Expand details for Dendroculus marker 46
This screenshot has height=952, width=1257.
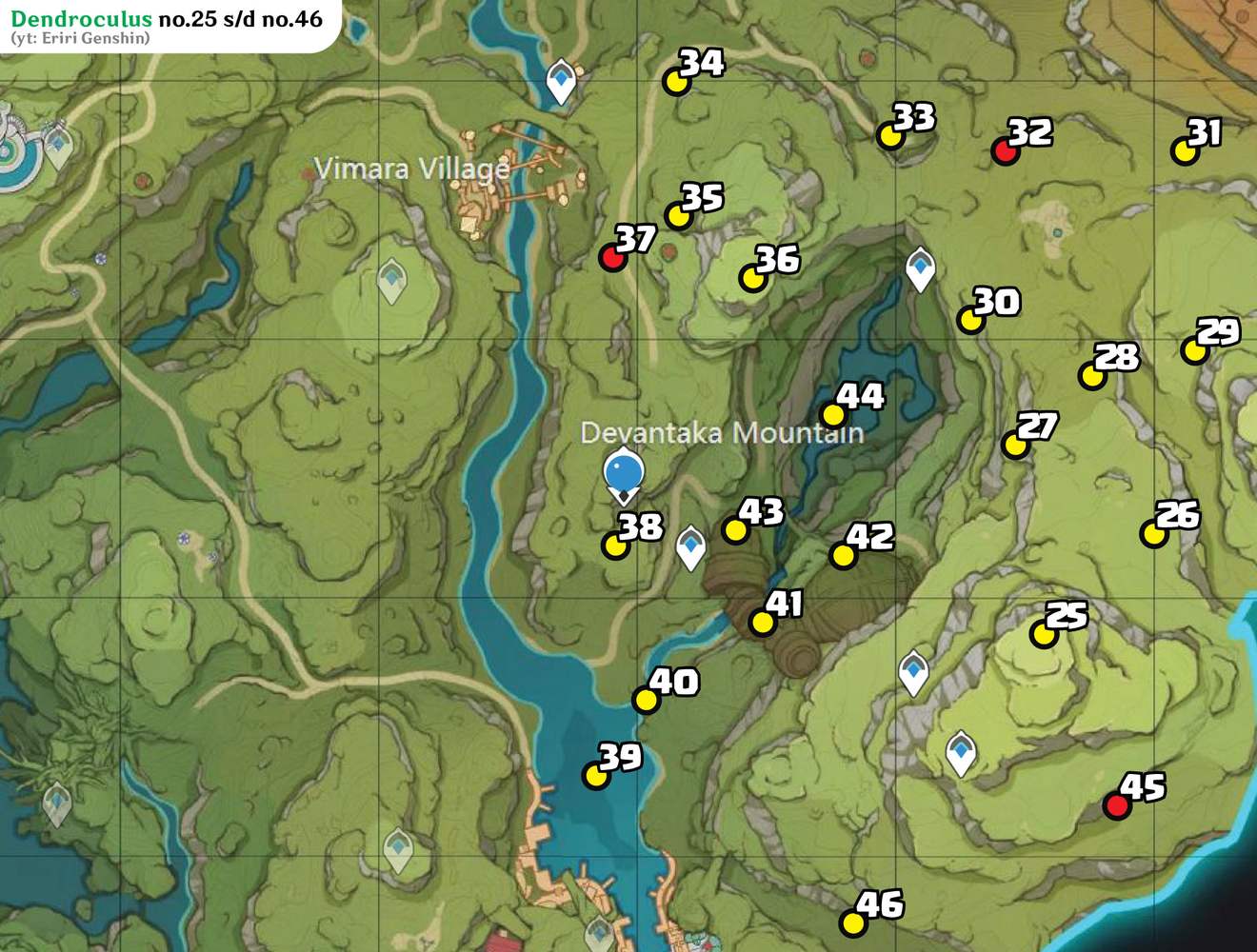point(852,922)
